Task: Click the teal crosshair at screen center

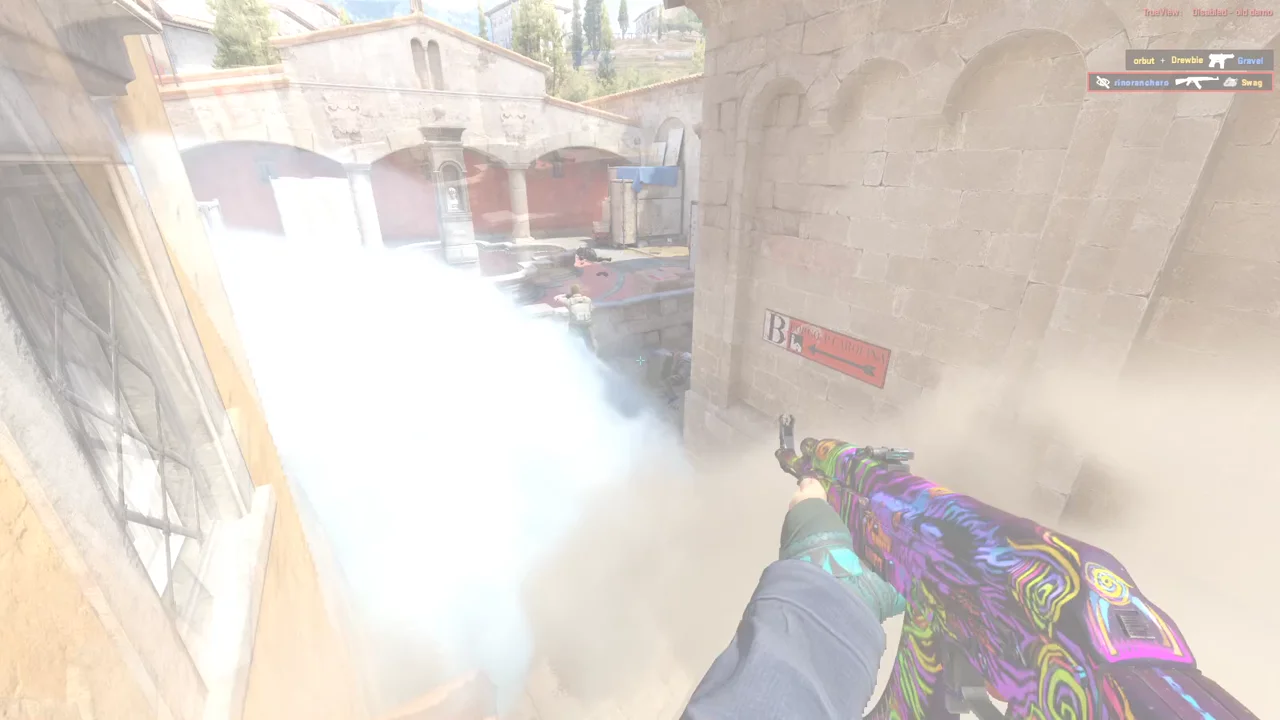Action: (x=640, y=361)
